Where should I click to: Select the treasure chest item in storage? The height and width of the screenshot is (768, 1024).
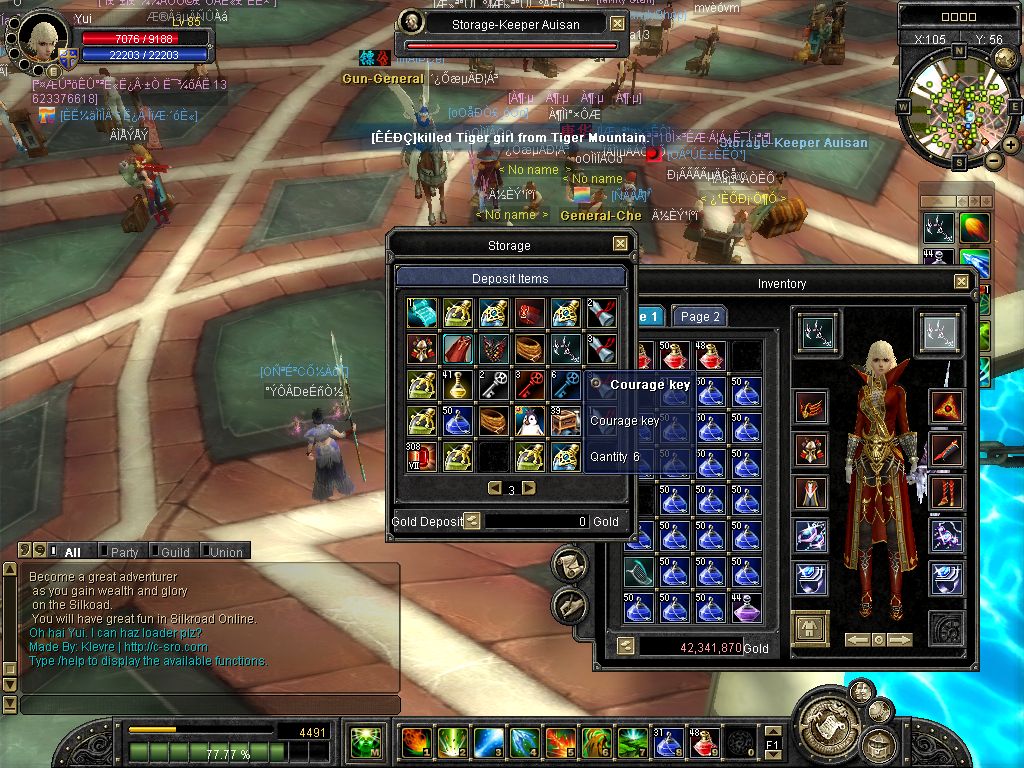[566, 421]
